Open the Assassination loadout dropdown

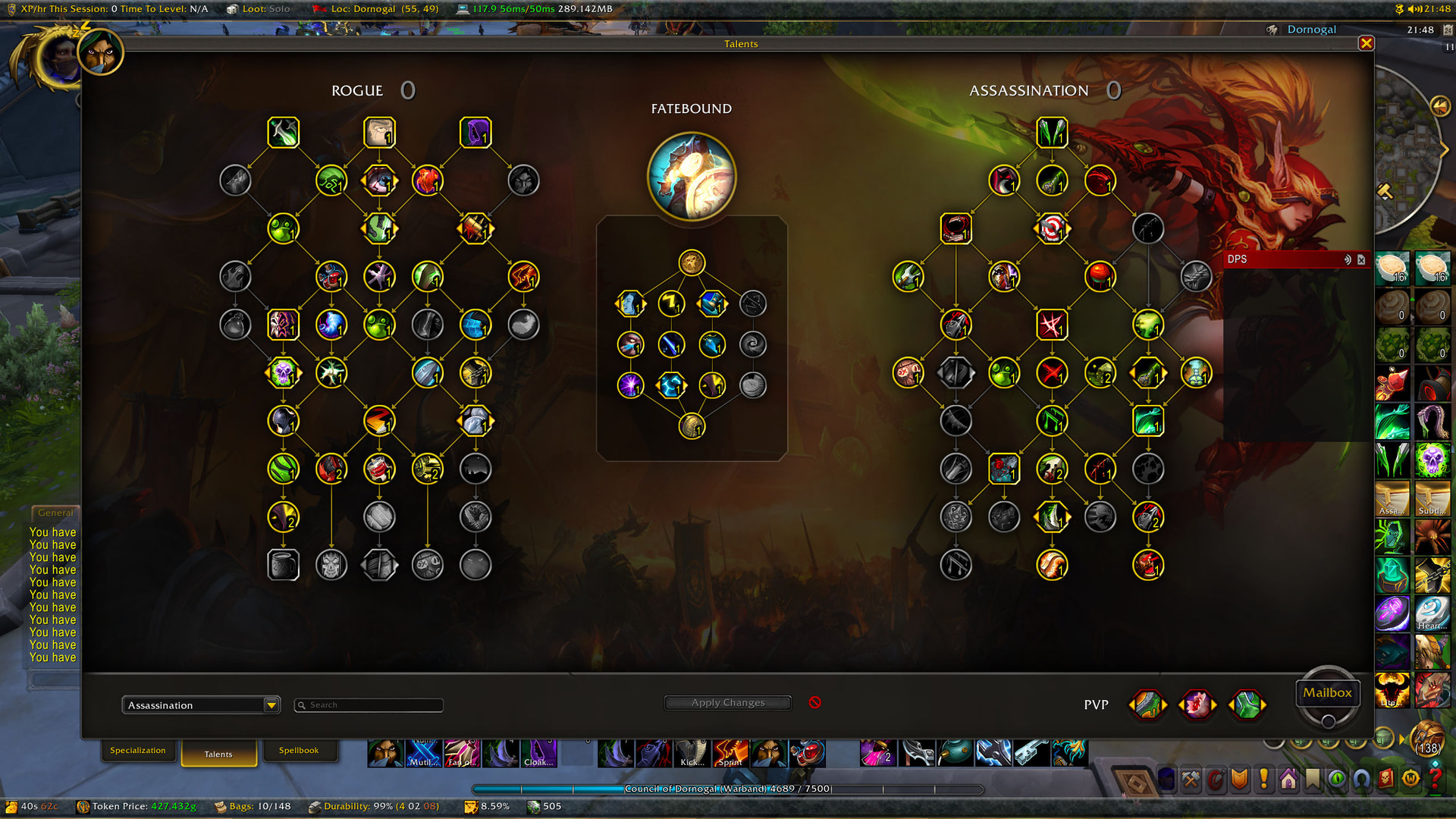click(x=199, y=704)
